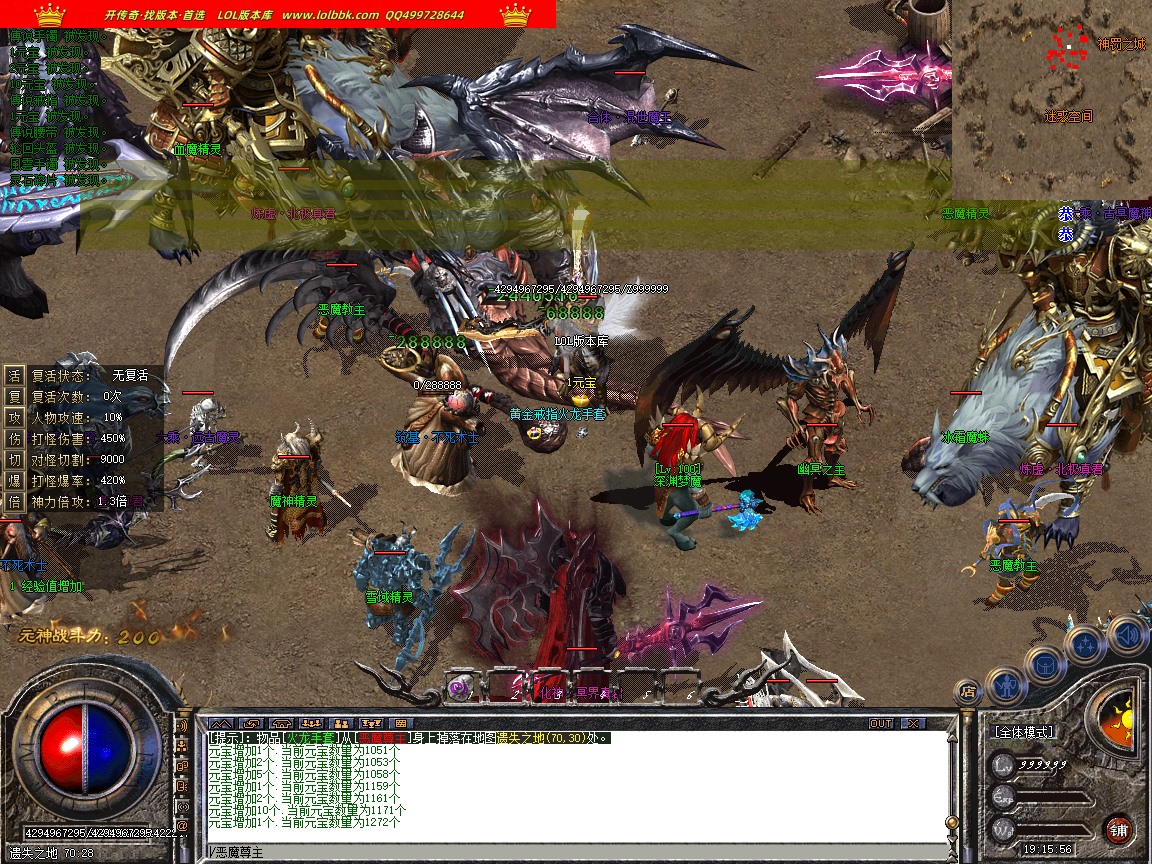Click the 倍 divine power multiplier button
1152x864 pixels.
(x=14, y=501)
